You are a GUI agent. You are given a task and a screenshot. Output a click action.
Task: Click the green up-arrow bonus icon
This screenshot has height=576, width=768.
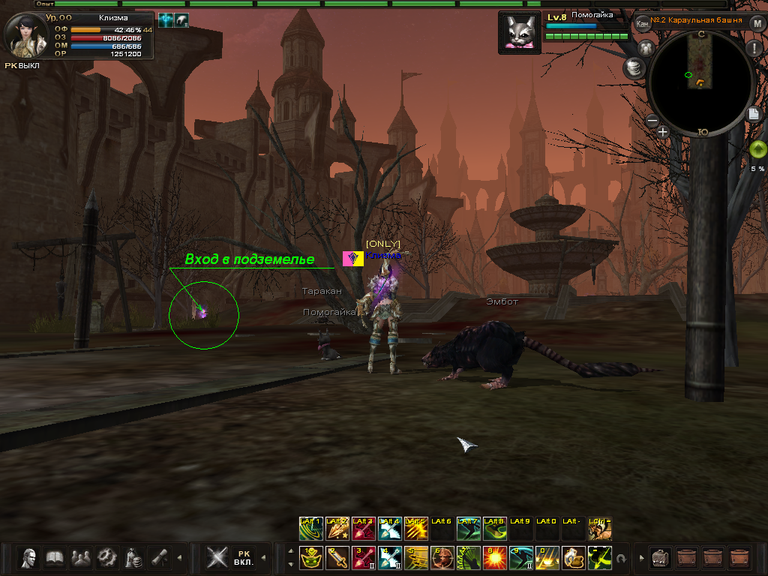[758, 149]
